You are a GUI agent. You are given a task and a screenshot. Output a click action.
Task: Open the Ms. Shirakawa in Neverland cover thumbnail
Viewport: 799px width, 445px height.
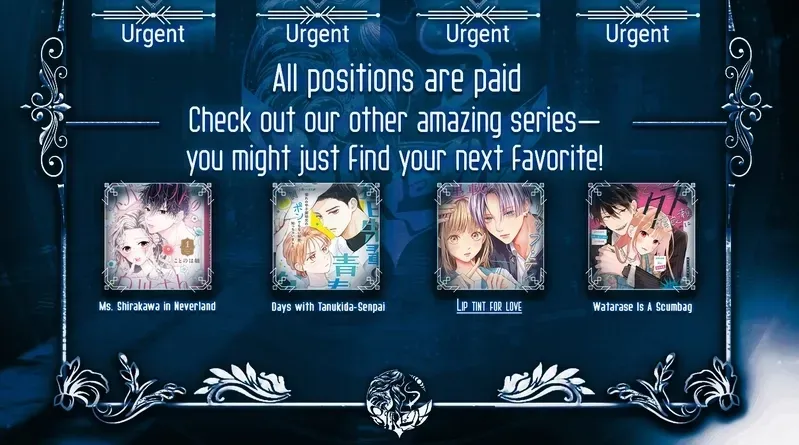click(x=157, y=235)
